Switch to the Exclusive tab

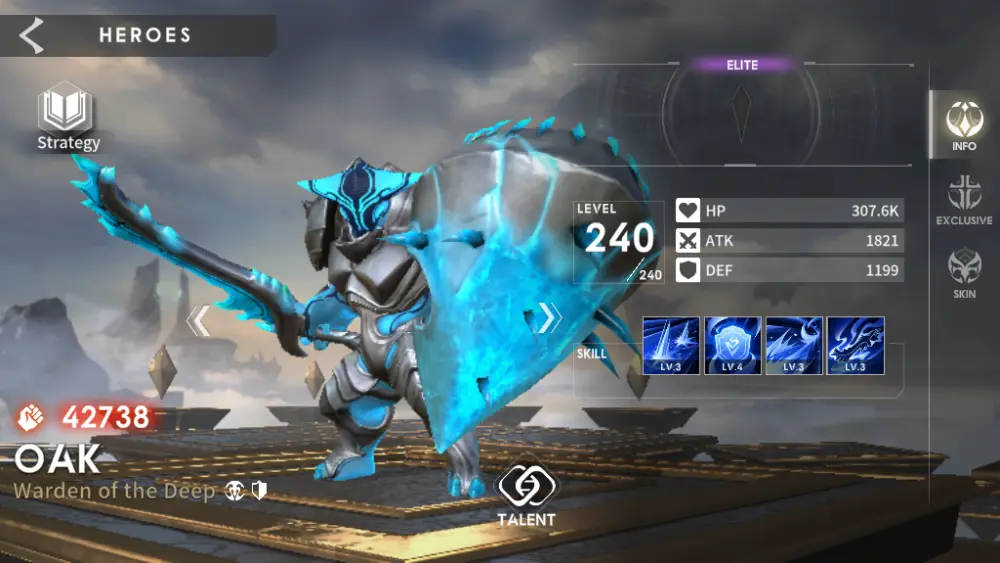tap(964, 198)
